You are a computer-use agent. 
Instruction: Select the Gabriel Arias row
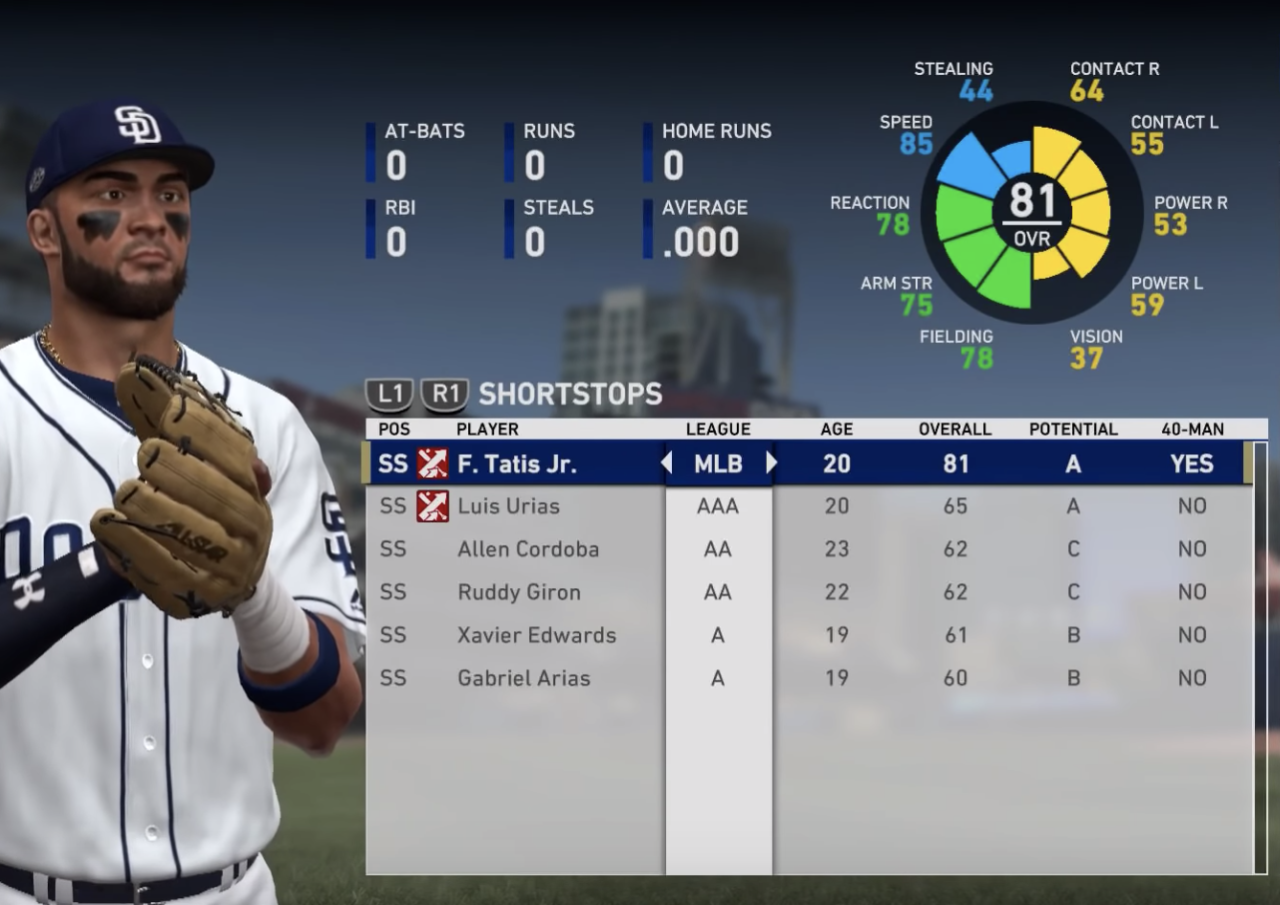(x=523, y=678)
